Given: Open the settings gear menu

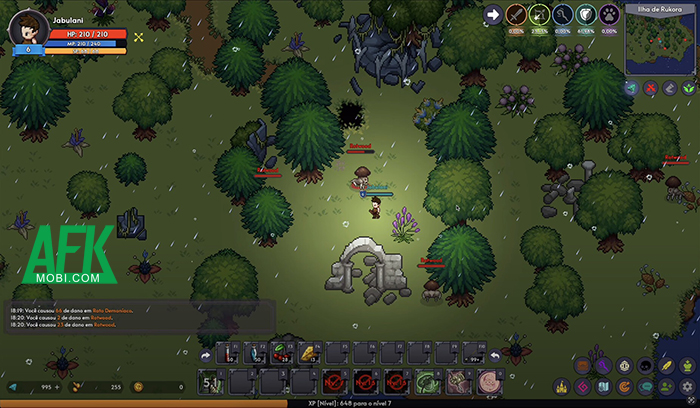Looking at the screenshot, I should click(x=688, y=386).
